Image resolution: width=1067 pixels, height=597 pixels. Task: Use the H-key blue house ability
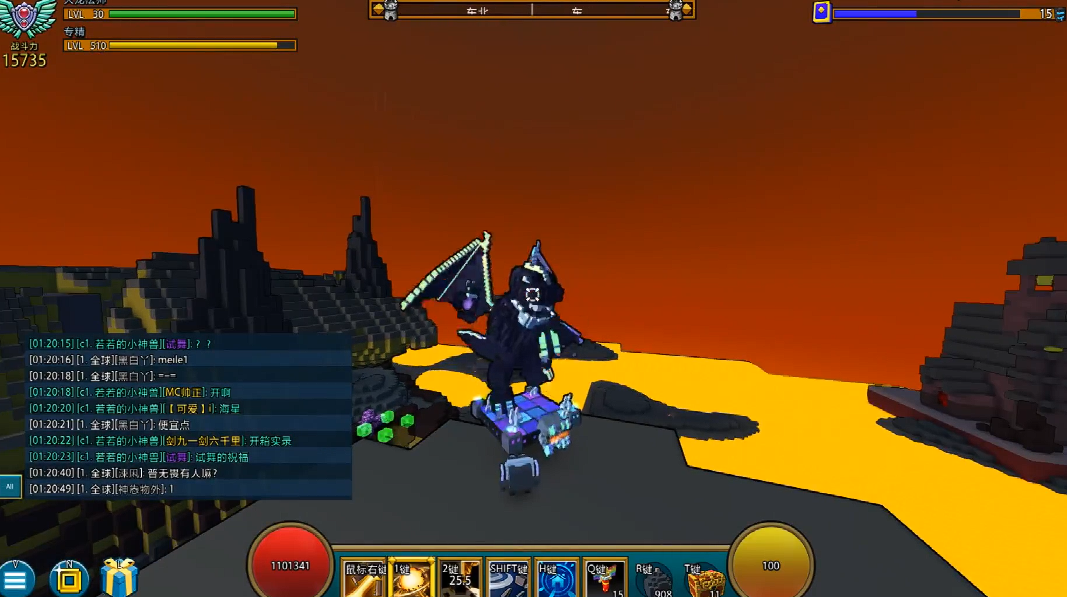pos(556,579)
